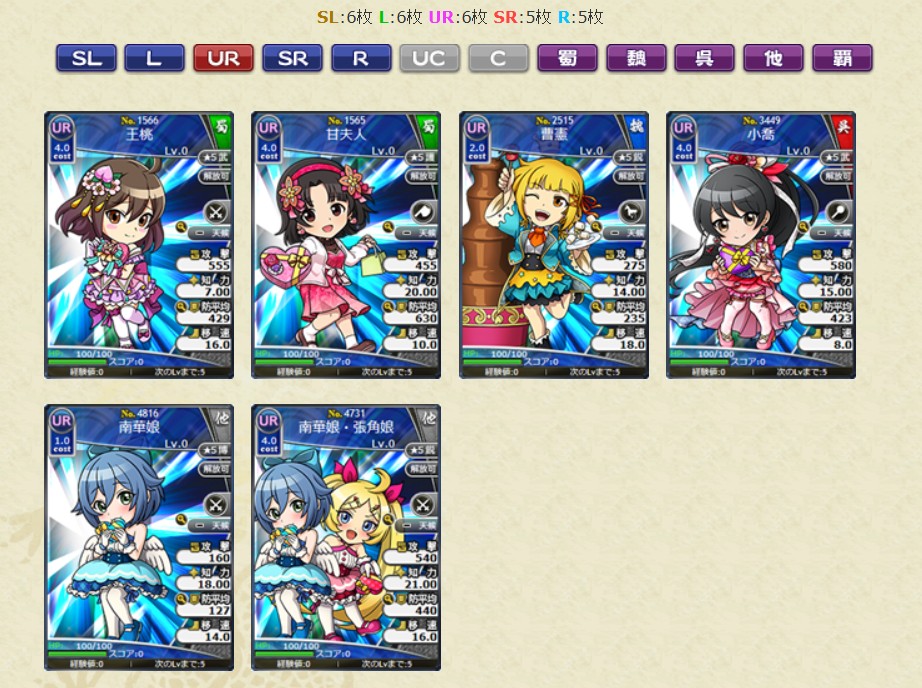
Task: Toggle the gray C filter button
Action: [498, 58]
